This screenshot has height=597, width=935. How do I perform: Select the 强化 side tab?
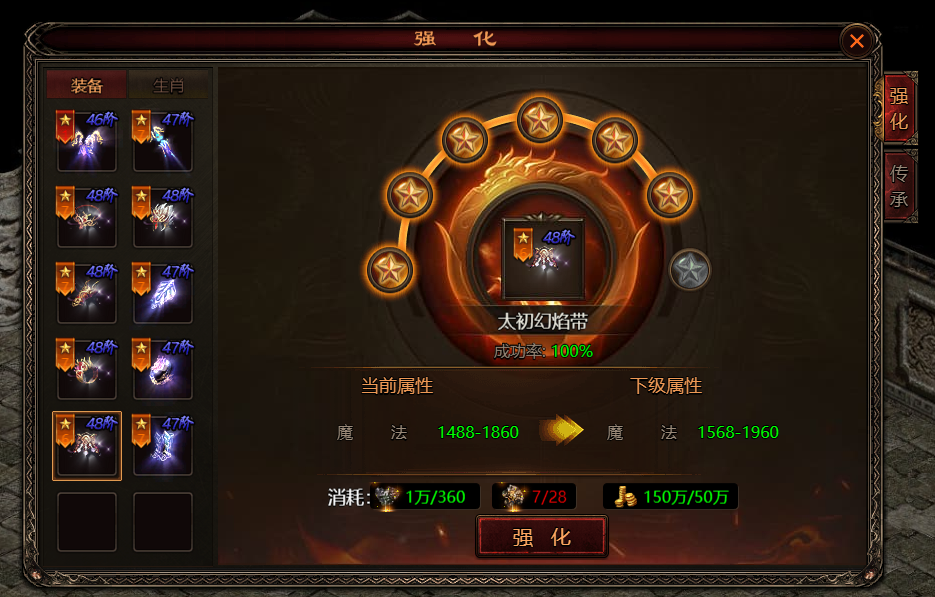coord(899,108)
